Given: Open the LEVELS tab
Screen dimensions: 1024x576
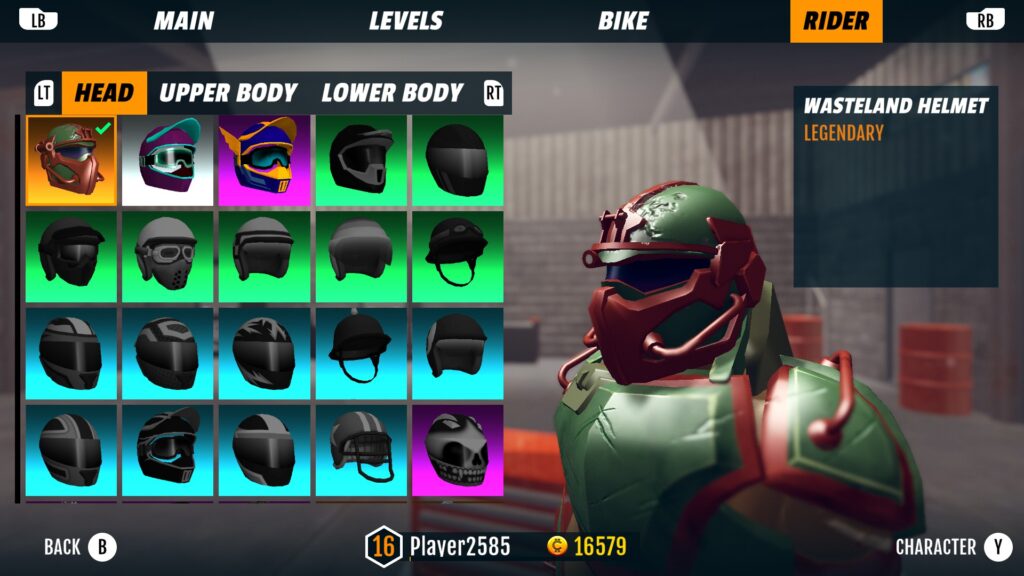Looking at the screenshot, I should click(406, 21).
